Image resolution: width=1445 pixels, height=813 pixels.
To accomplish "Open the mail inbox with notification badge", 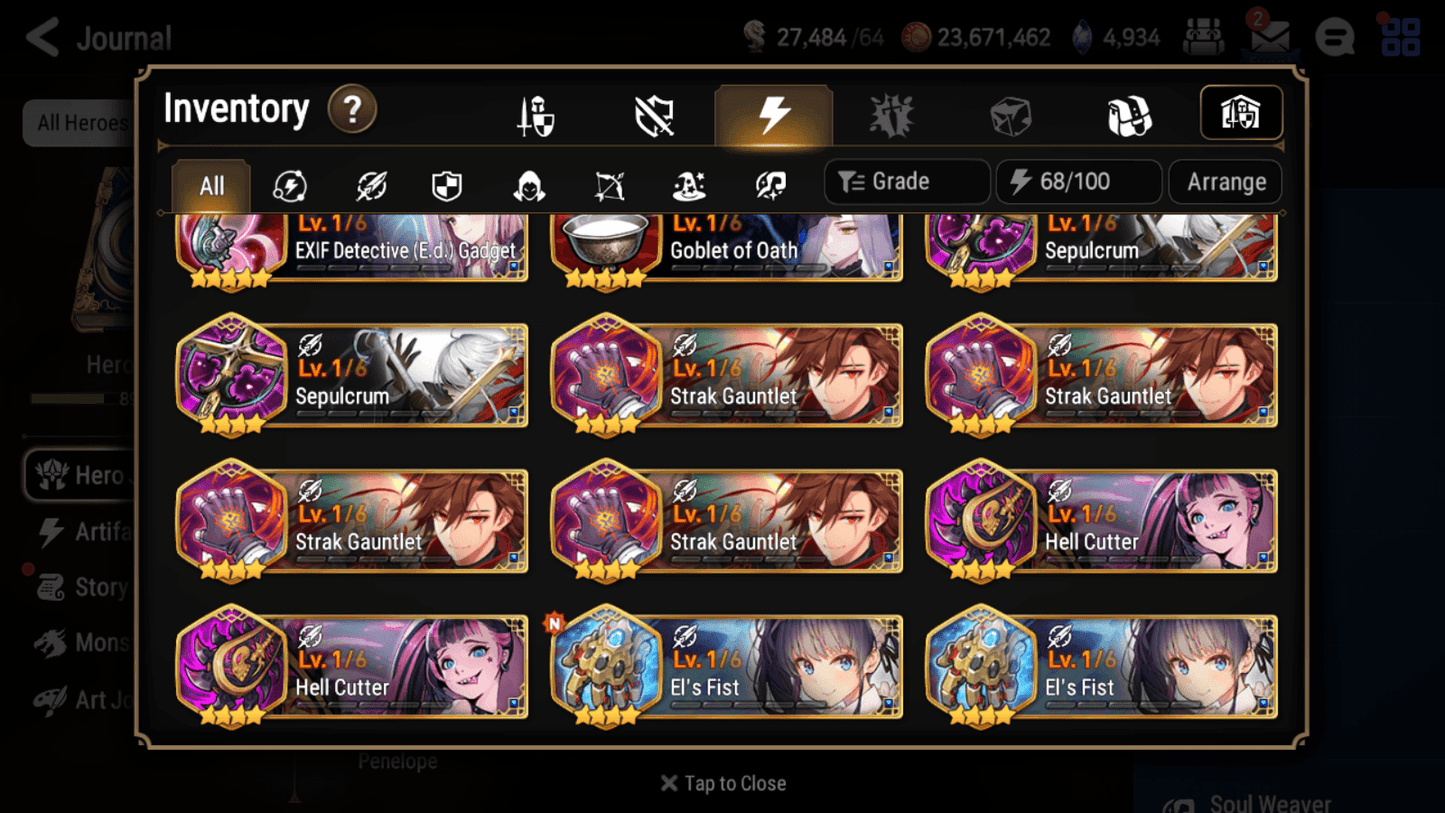I will point(1269,37).
